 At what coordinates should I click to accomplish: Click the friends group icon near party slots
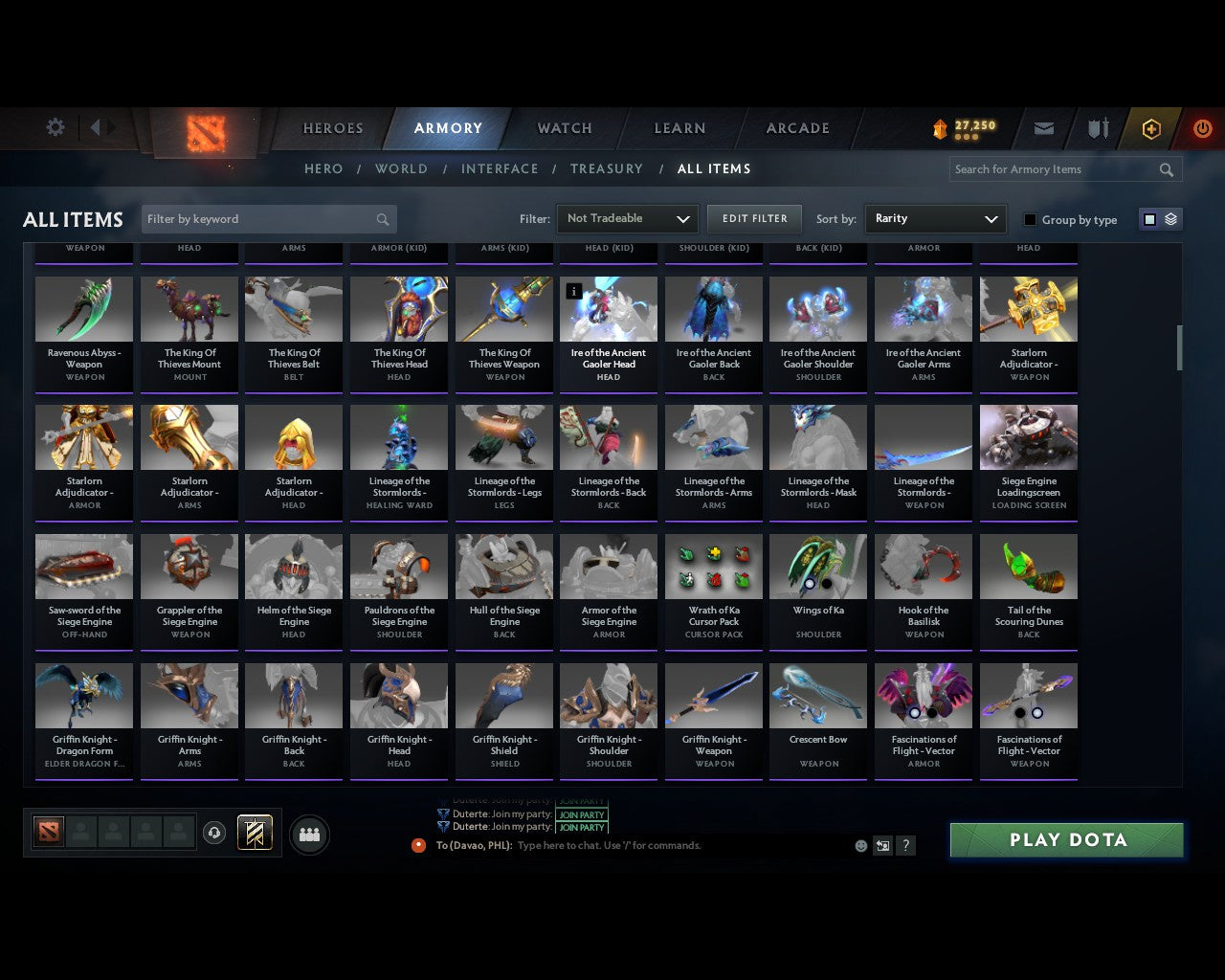309,835
